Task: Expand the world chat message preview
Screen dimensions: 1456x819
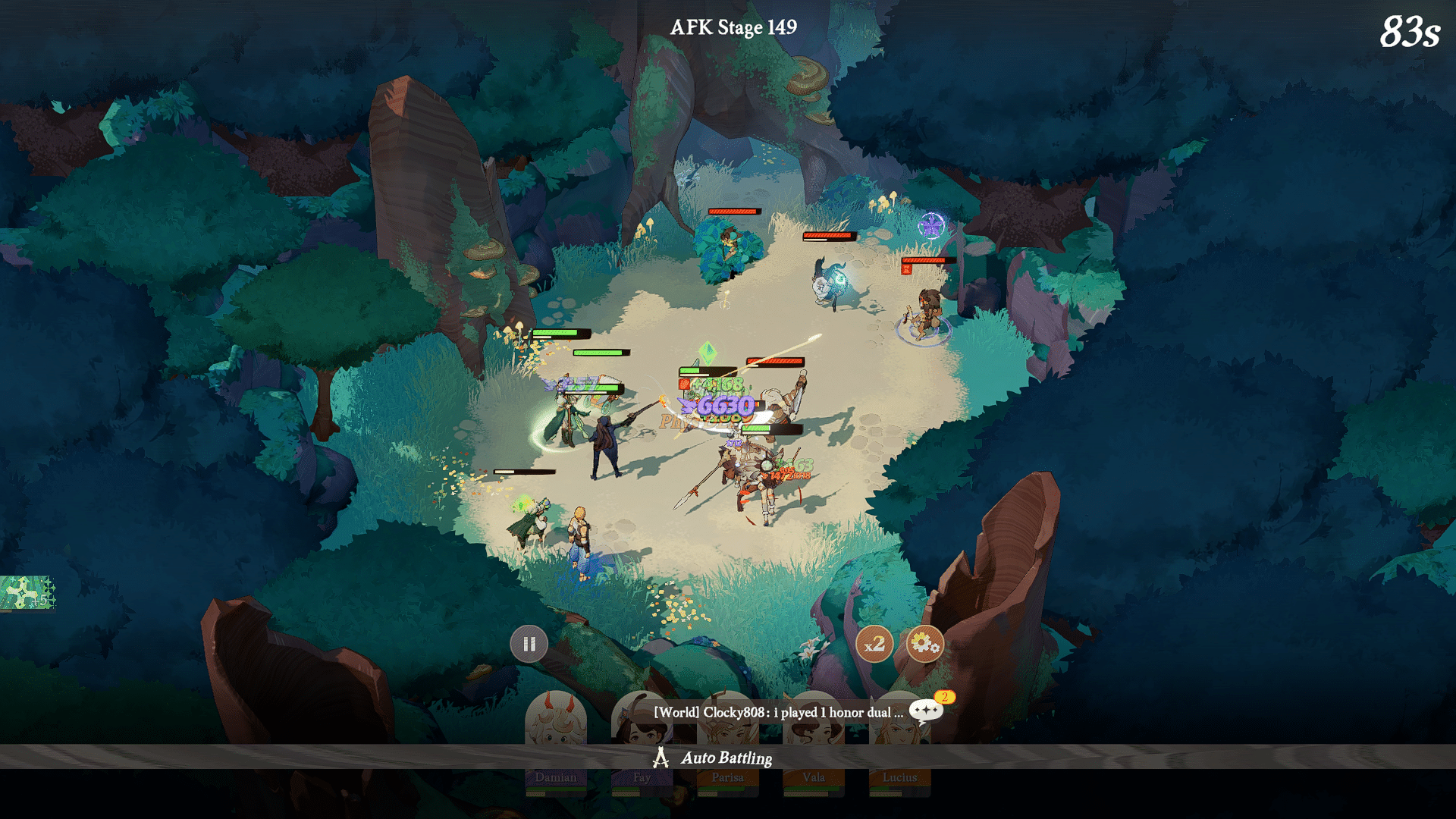Action: pyautogui.click(x=777, y=711)
